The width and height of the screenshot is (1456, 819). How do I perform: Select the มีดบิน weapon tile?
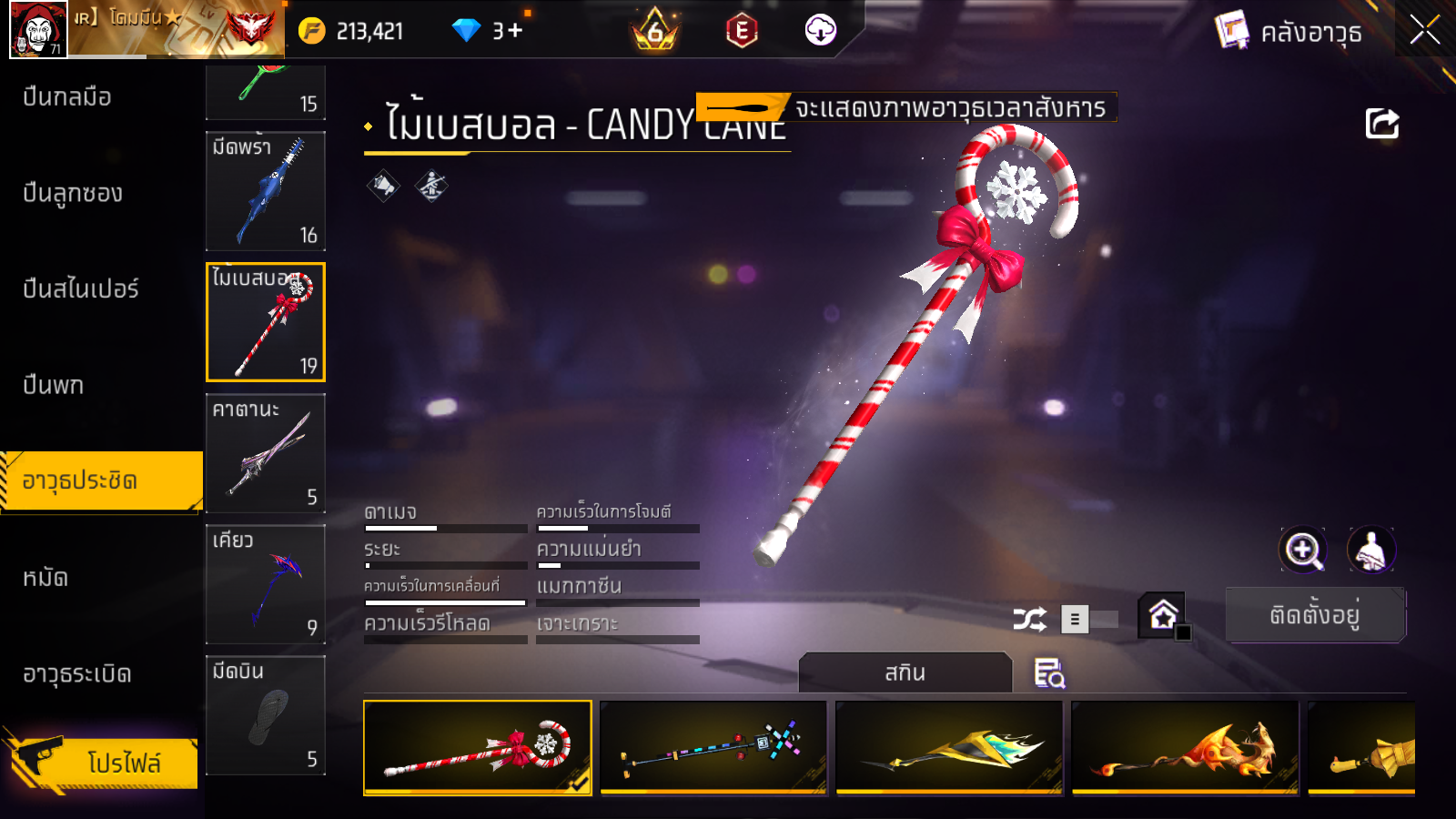click(x=266, y=715)
